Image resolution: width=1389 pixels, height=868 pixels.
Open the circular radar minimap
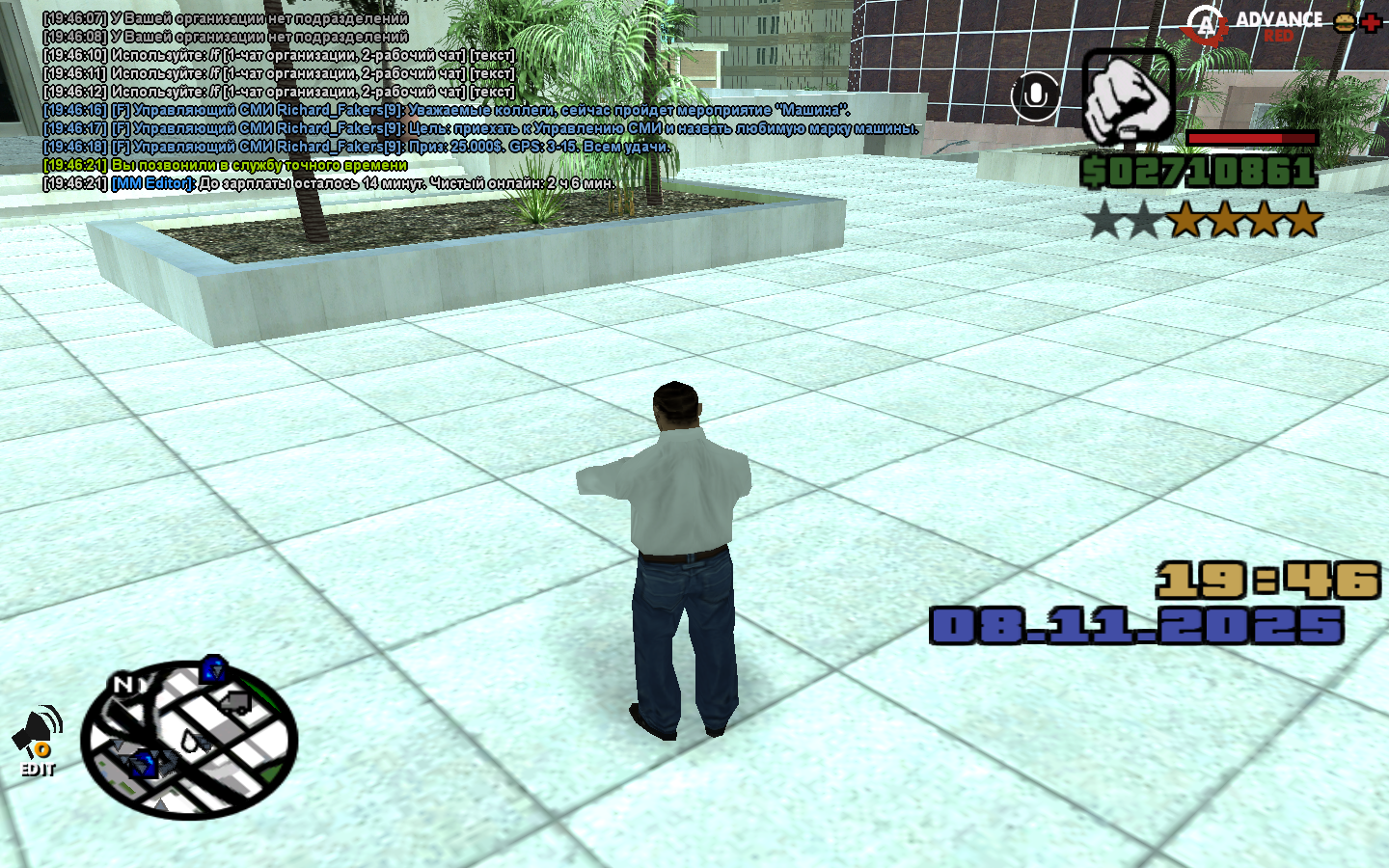click(x=189, y=740)
